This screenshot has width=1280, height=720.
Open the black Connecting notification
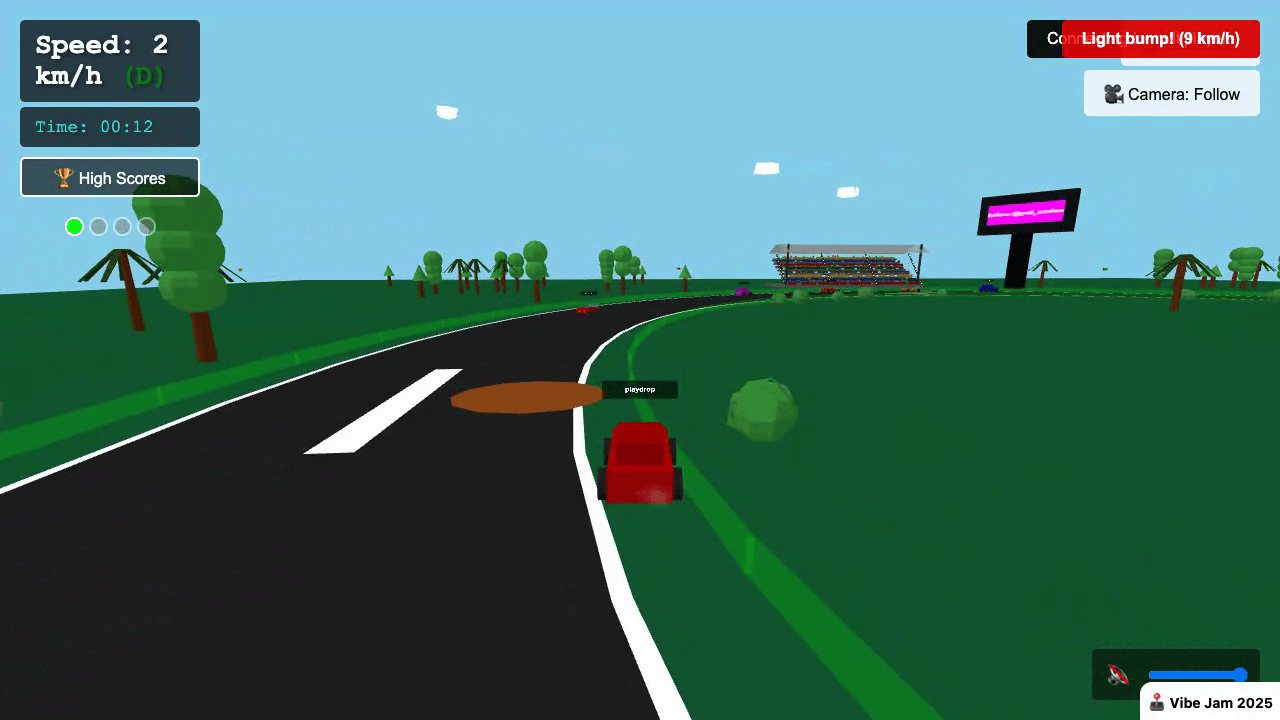1044,39
